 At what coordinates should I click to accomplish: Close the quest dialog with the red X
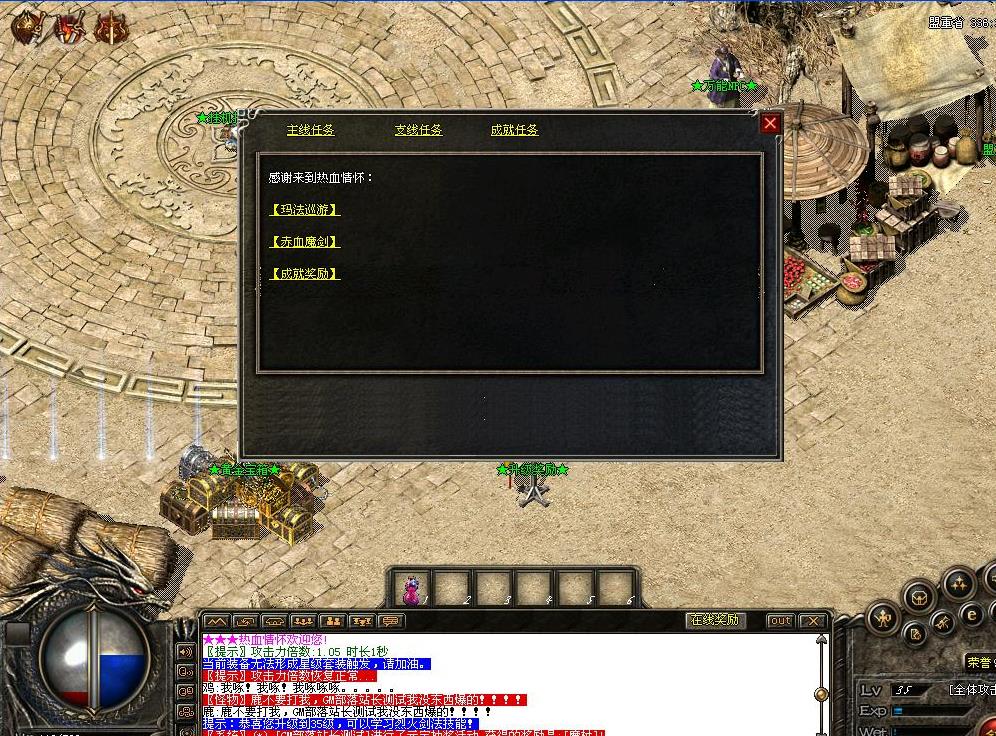coord(770,123)
